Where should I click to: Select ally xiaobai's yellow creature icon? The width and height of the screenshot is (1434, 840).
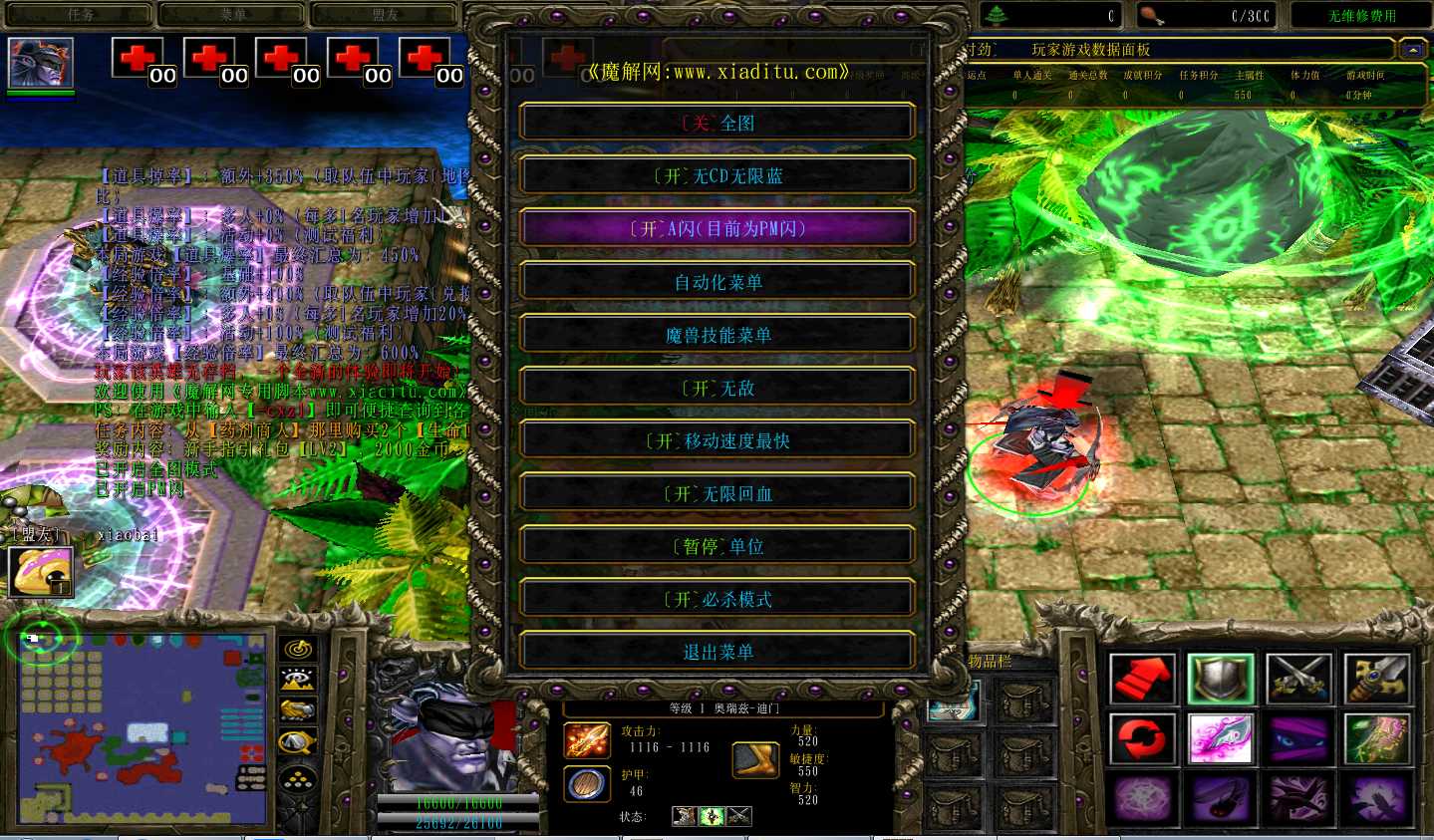pyautogui.click(x=40, y=571)
